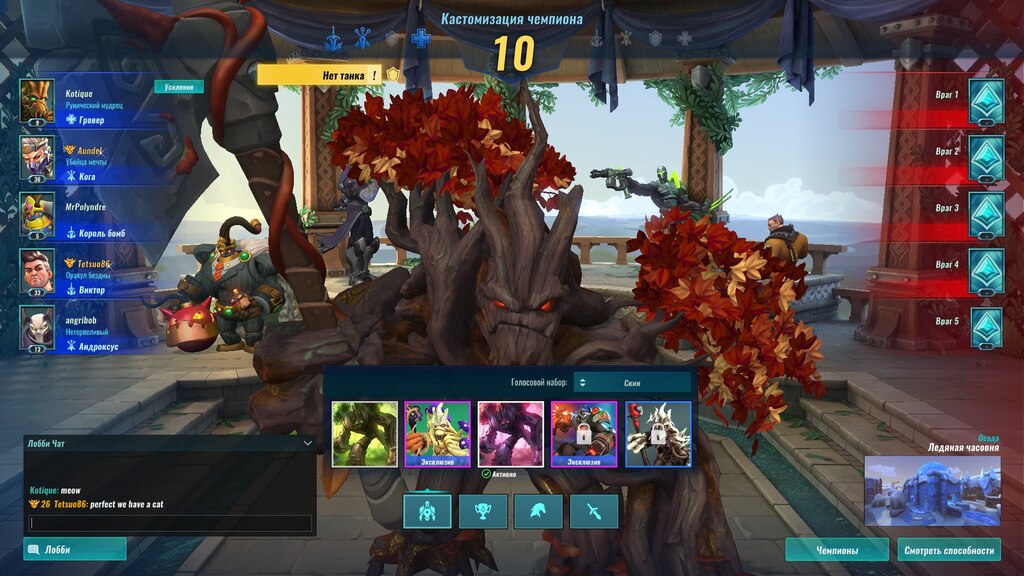
Task: Click the Смотреть способности button
Action: pos(949,550)
